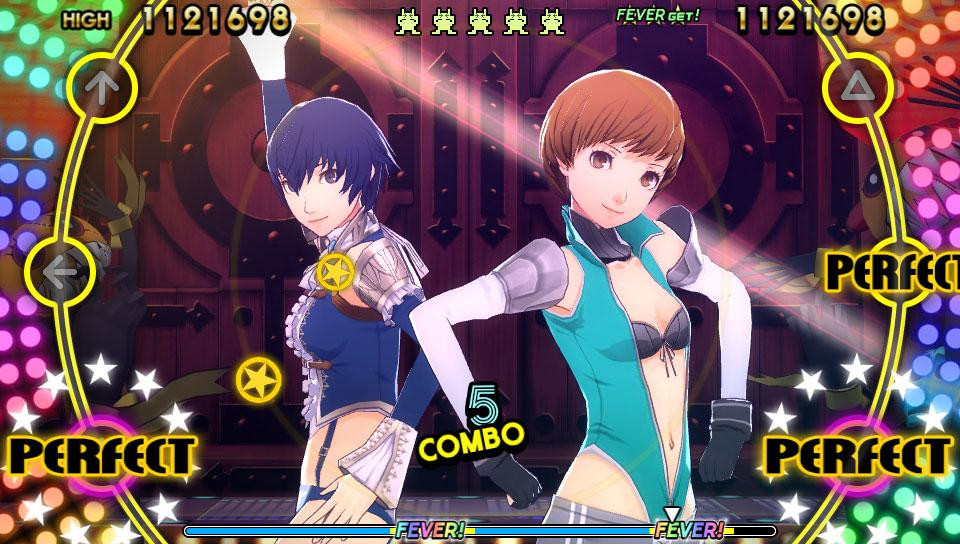Tap the triangle note target ring

[x=857, y=90]
